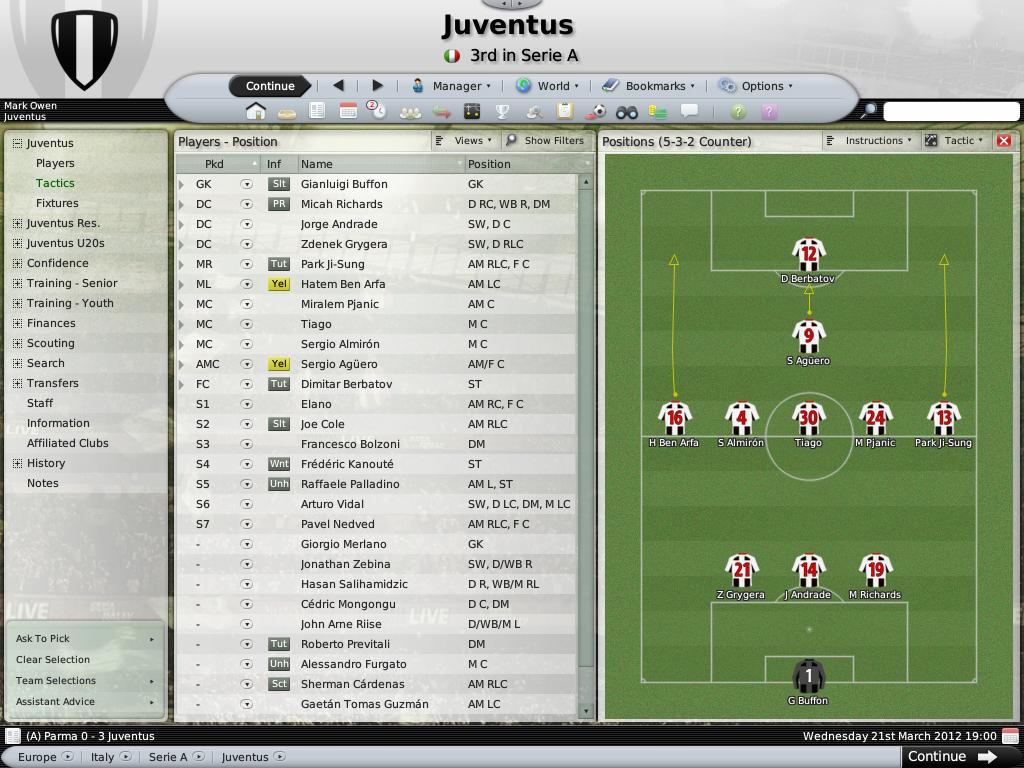The width and height of the screenshot is (1024, 768).
Task: Click Clear Selection
Action: [x=53, y=660]
